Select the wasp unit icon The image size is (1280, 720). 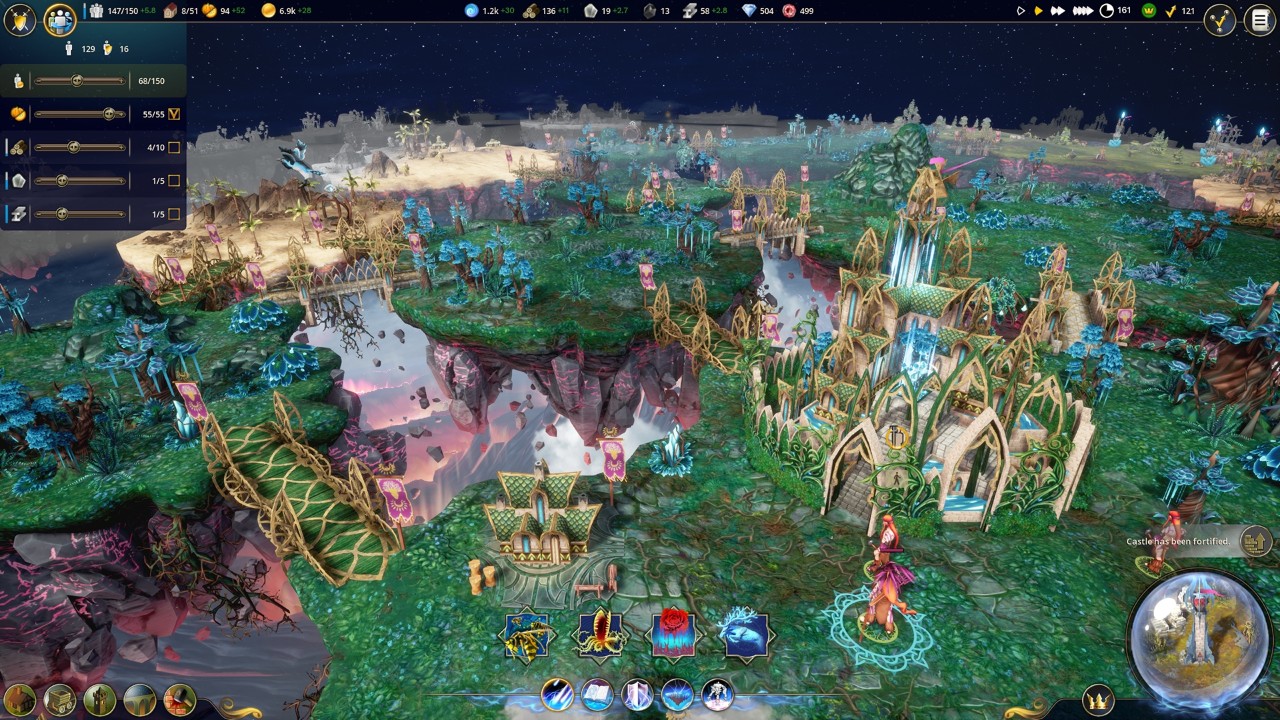(527, 636)
